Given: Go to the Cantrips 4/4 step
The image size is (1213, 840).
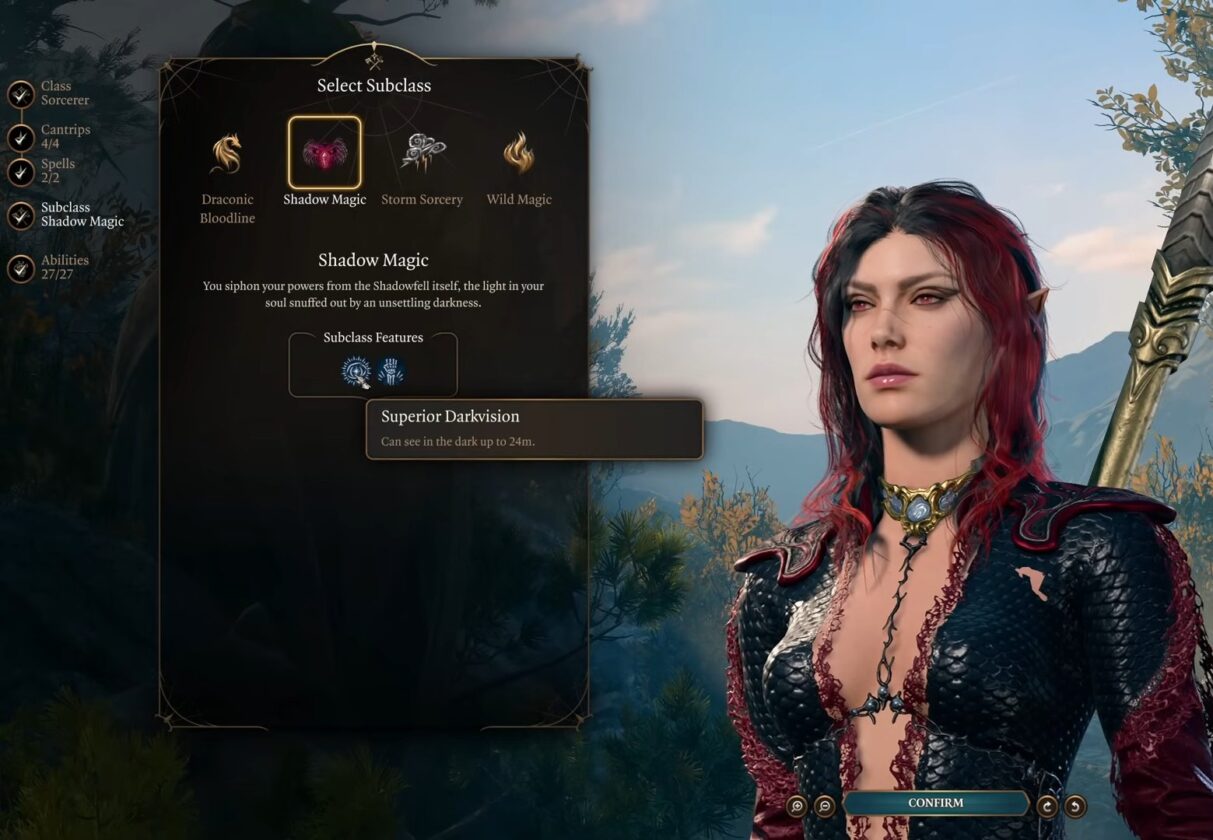Looking at the screenshot, I should [21, 138].
